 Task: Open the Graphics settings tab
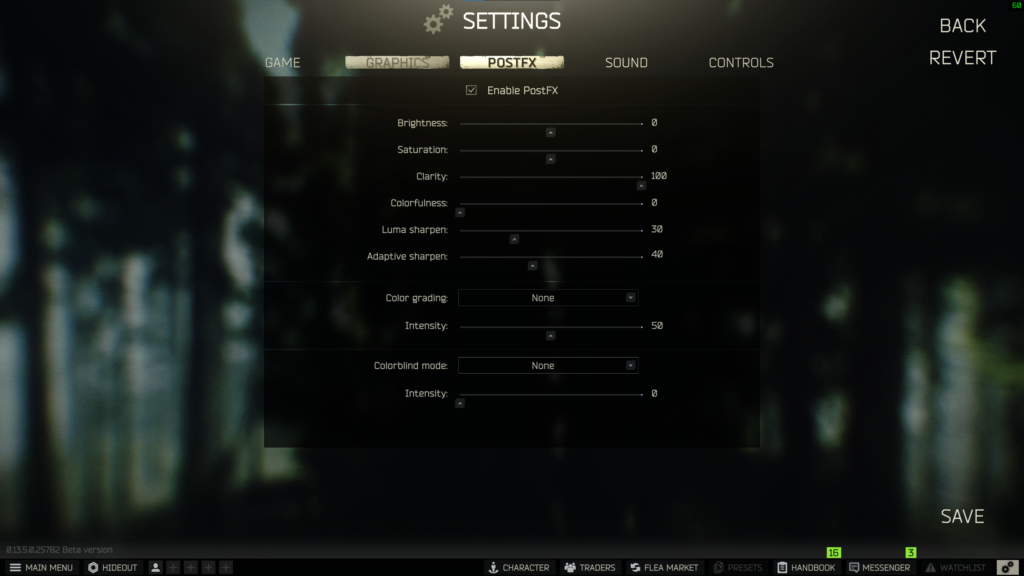tap(397, 63)
